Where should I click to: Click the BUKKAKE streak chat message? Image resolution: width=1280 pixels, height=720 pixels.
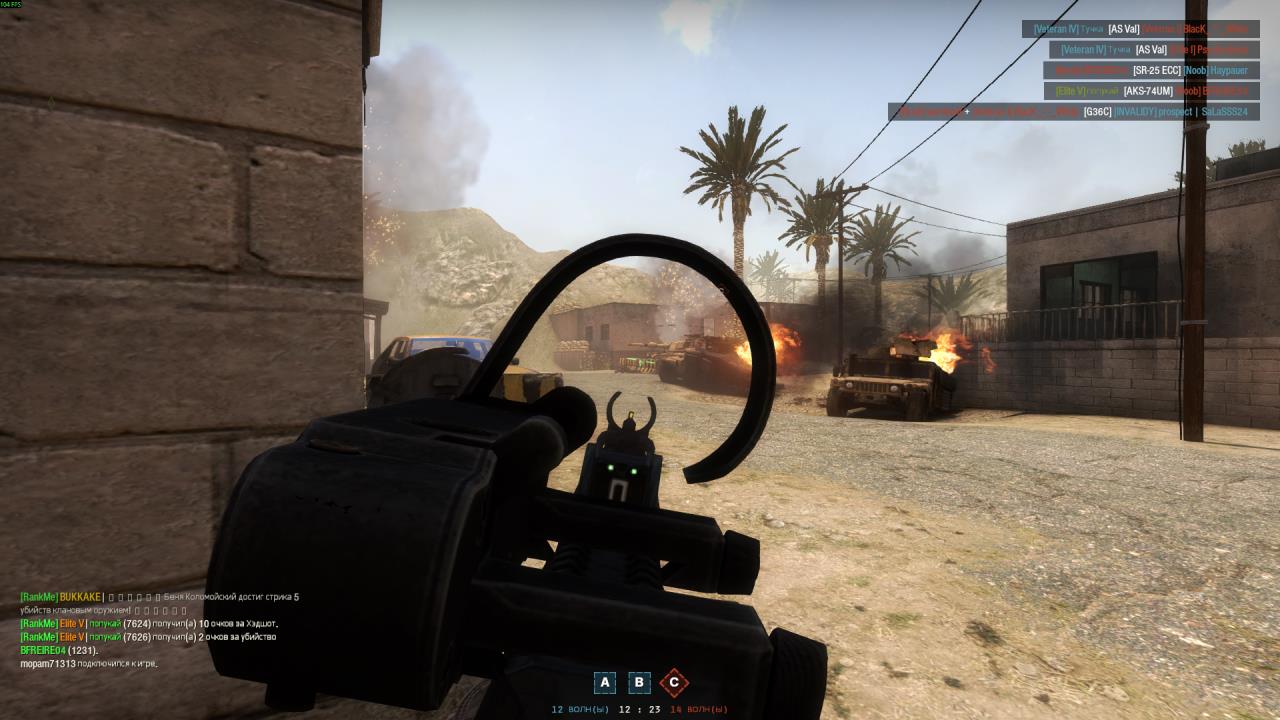(160, 597)
